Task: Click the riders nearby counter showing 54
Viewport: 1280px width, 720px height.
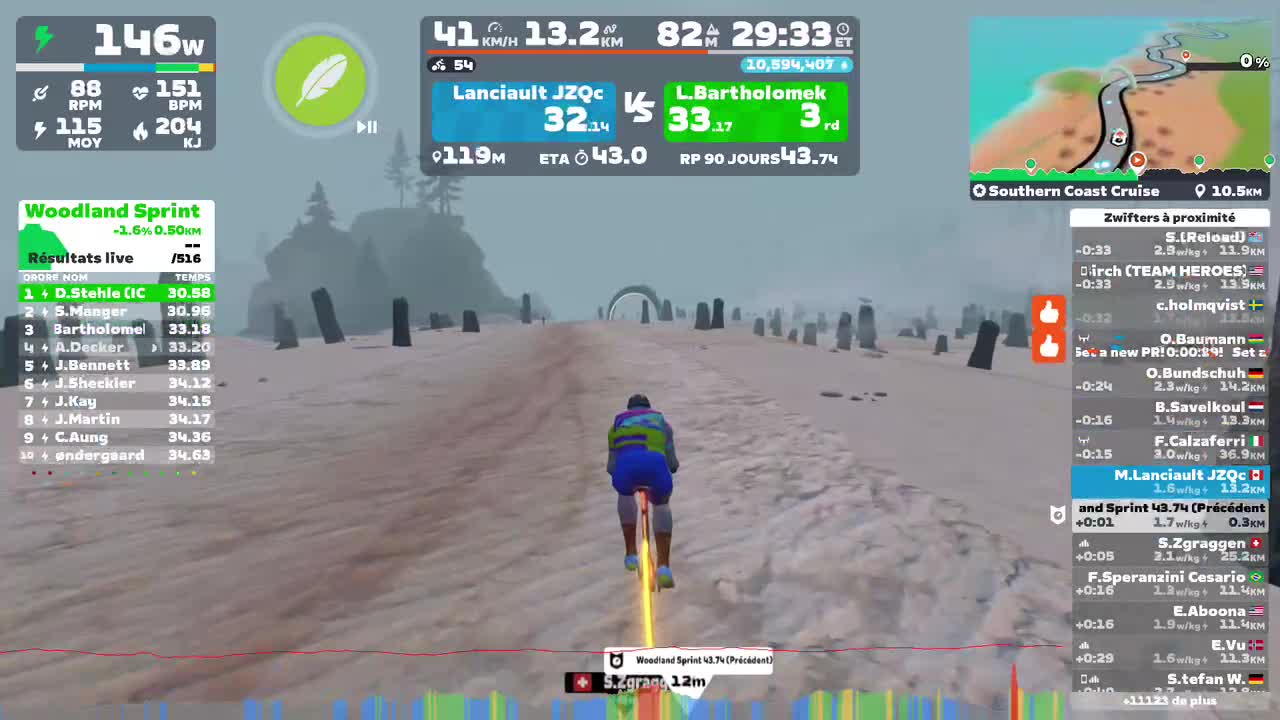Action: click(x=453, y=65)
